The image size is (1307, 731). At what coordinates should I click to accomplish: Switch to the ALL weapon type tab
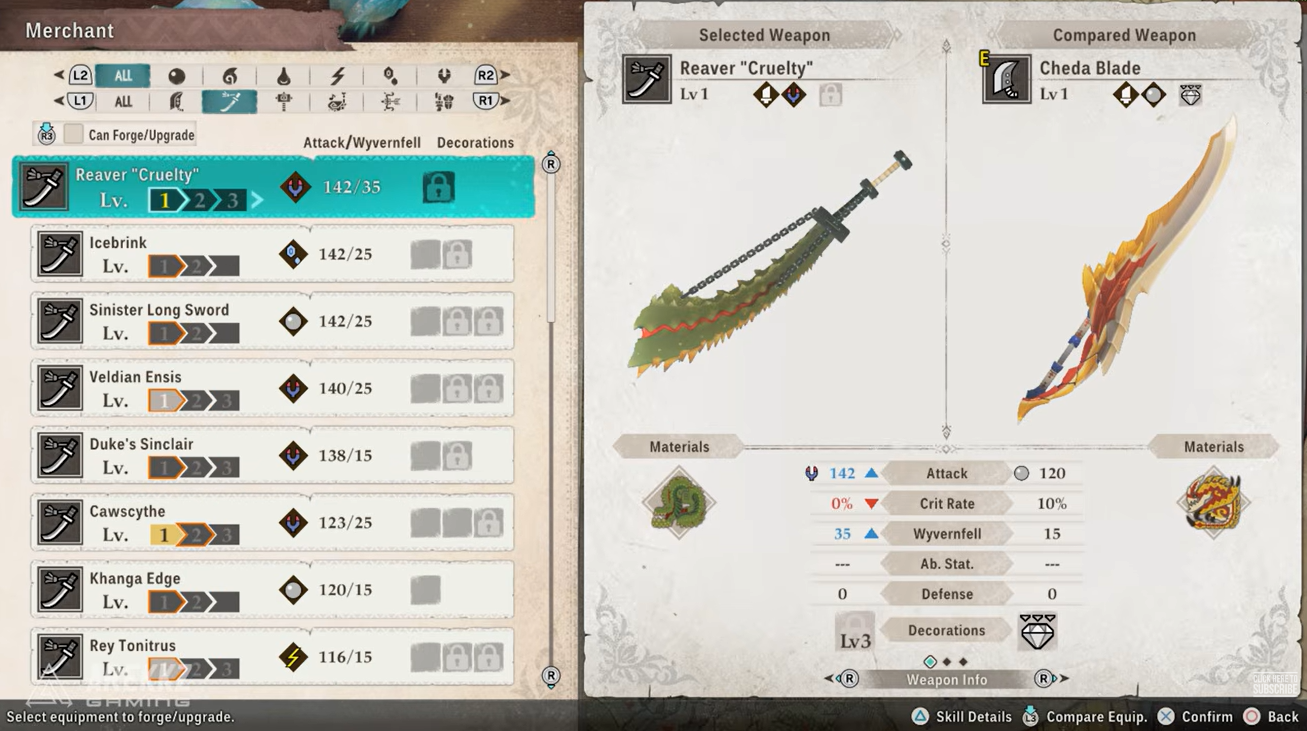point(123,101)
